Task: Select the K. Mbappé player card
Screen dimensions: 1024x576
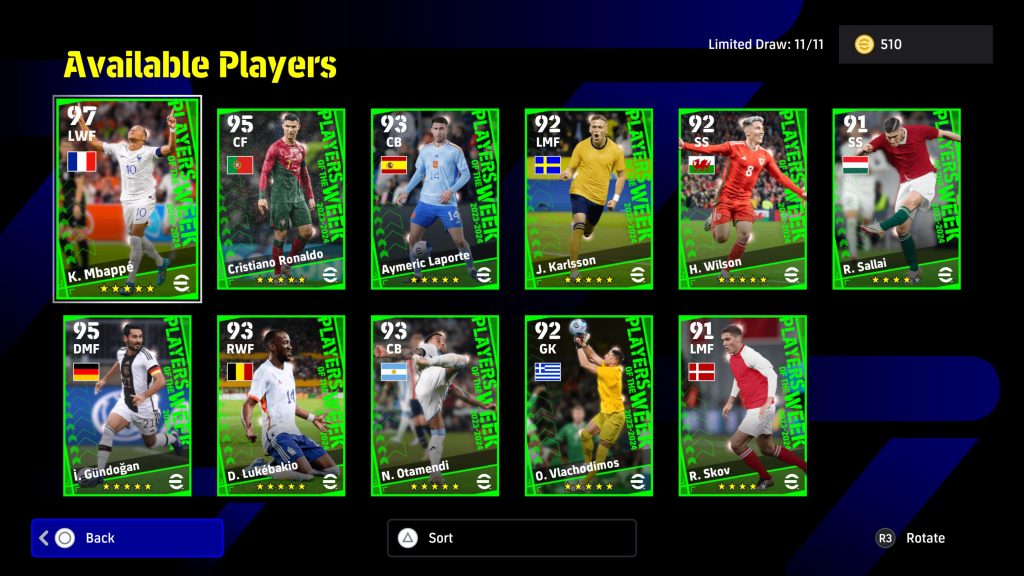Action: coord(127,198)
